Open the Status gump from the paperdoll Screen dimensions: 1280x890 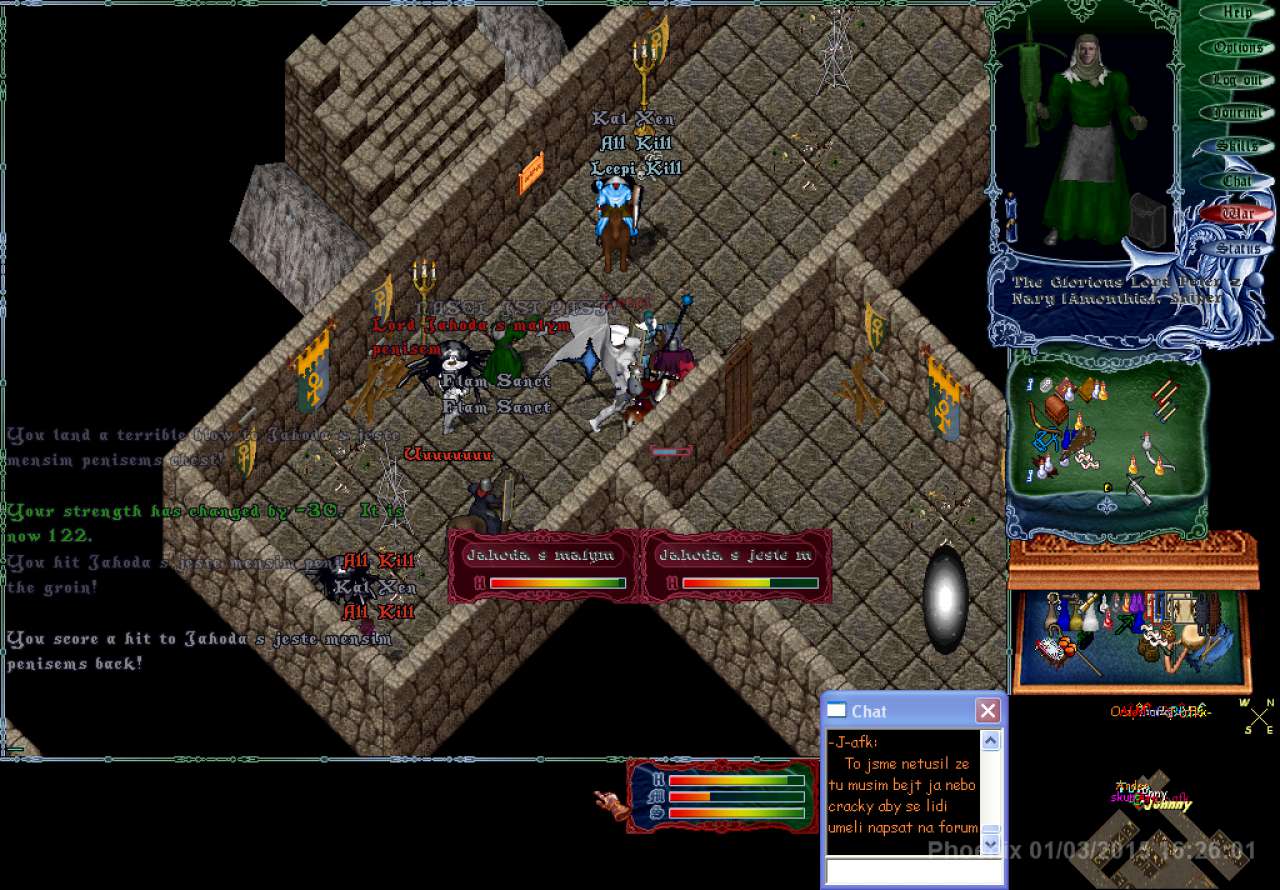coord(1238,248)
